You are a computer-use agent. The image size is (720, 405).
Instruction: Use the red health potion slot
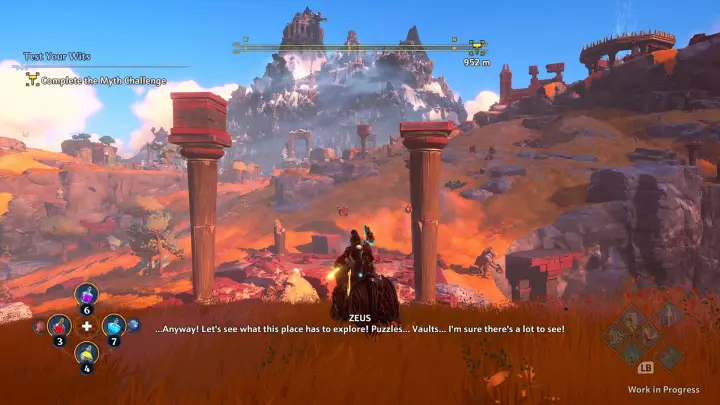coord(58,325)
